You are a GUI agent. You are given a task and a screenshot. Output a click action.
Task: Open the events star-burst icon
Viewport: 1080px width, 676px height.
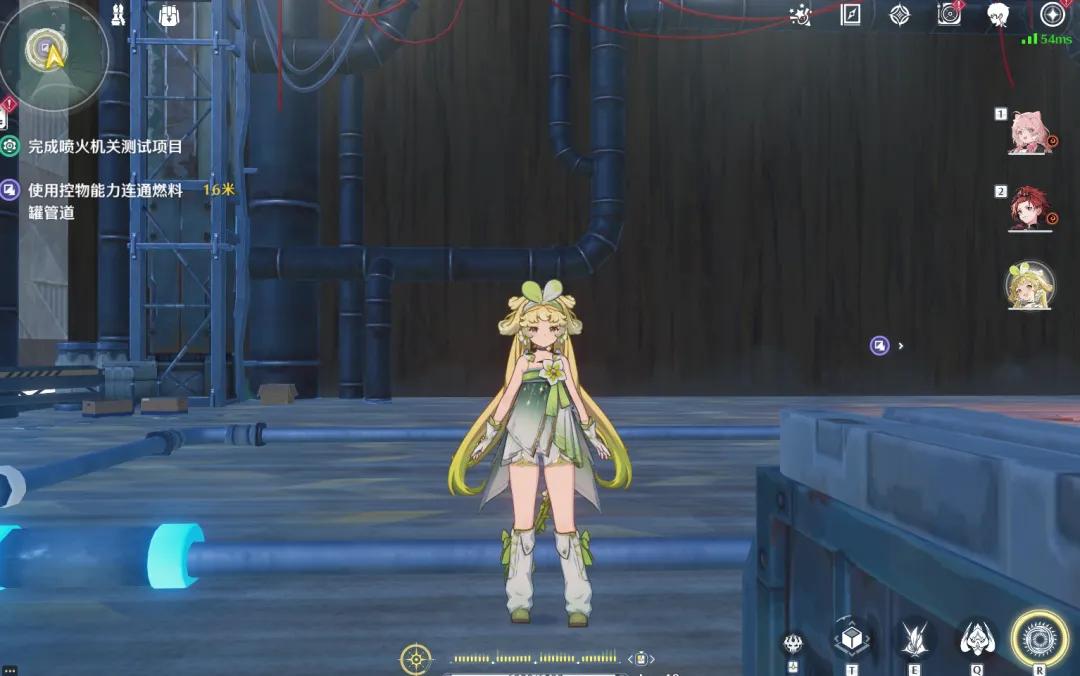800,15
